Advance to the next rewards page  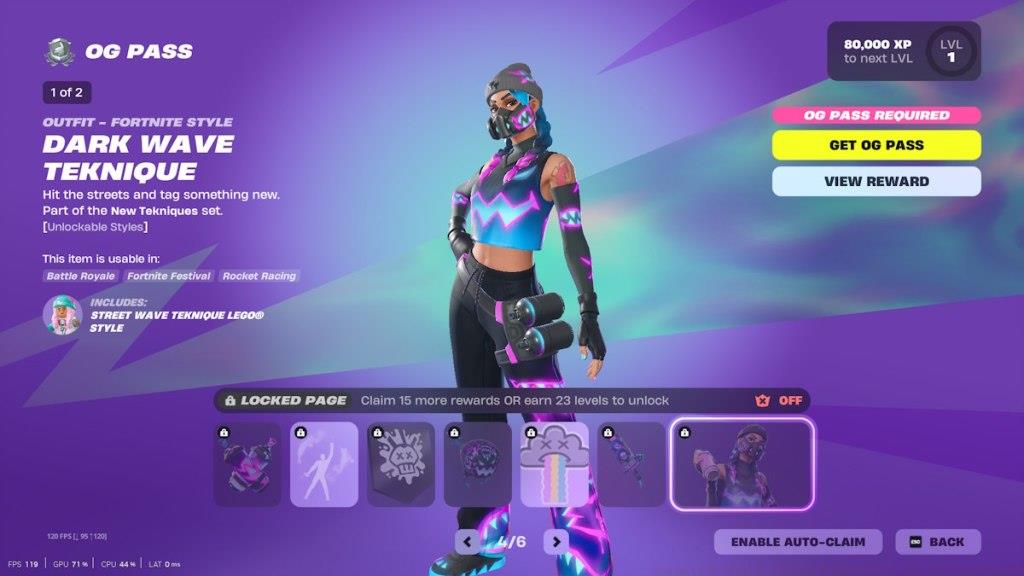click(x=556, y=542)
